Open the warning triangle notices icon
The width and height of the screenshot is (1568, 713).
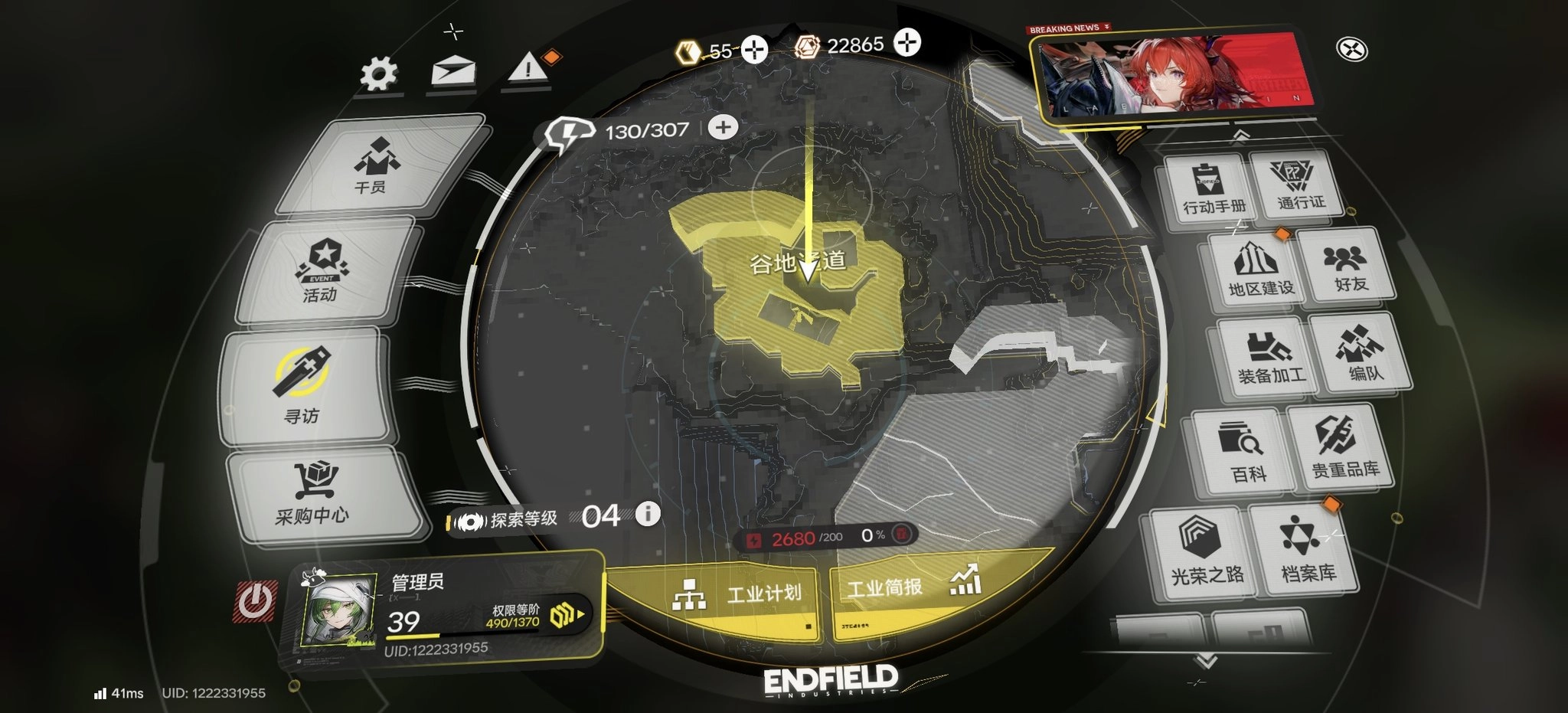point(528,70)
